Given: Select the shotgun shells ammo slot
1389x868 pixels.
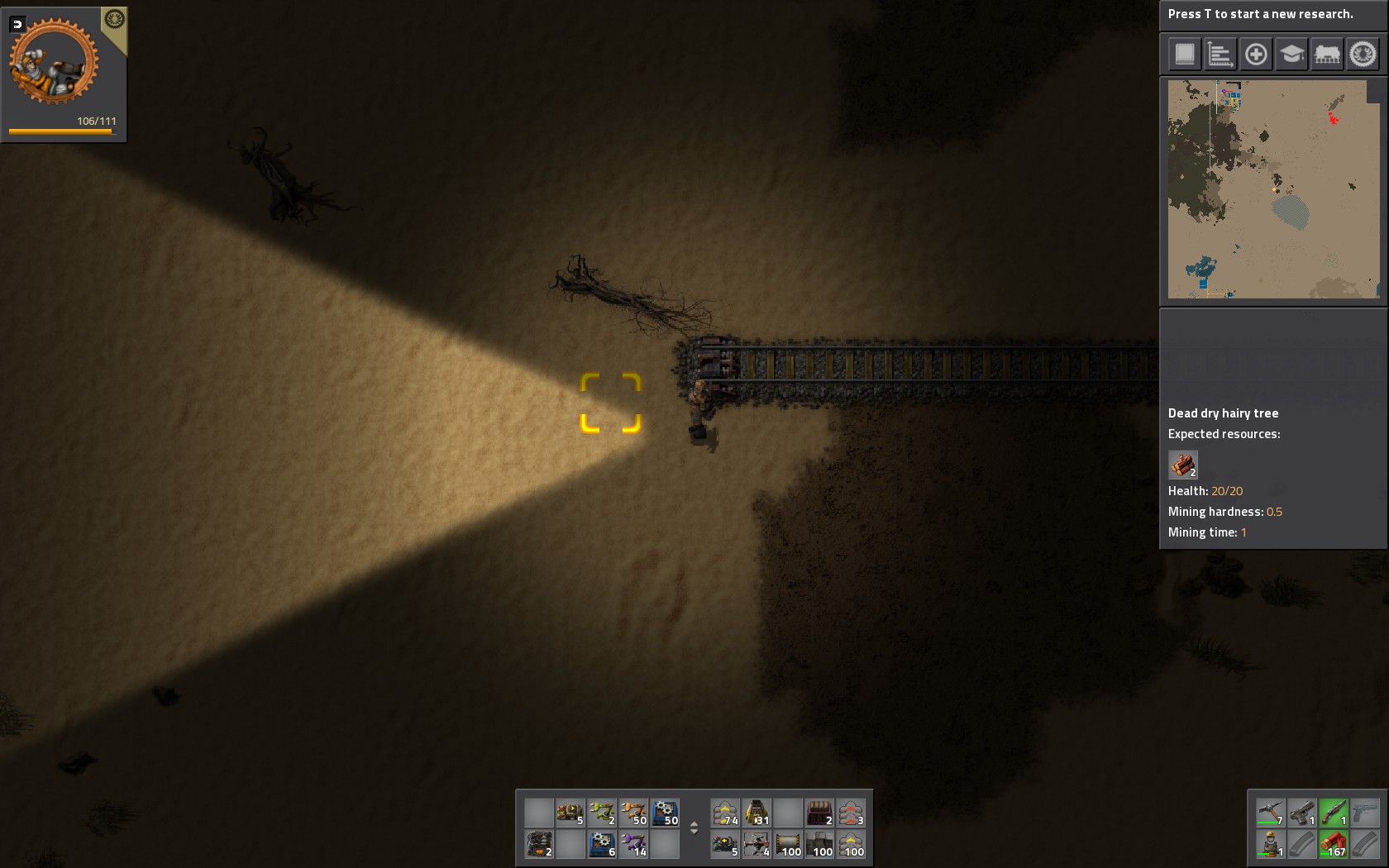Looking at the screenshot, I should click(x=1333, y=844).
